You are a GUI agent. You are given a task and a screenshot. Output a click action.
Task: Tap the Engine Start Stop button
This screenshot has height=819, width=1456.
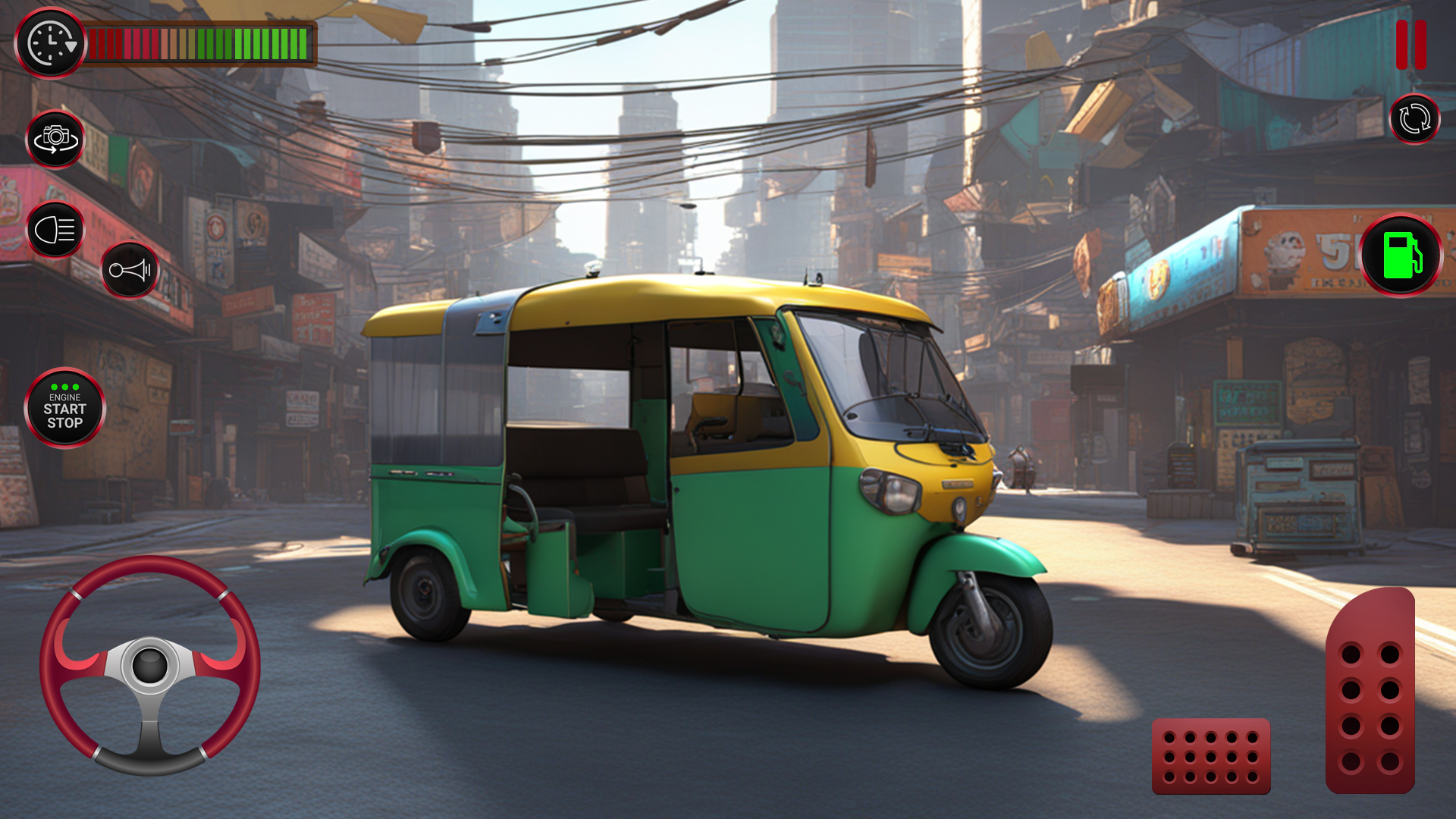point(65,409)
